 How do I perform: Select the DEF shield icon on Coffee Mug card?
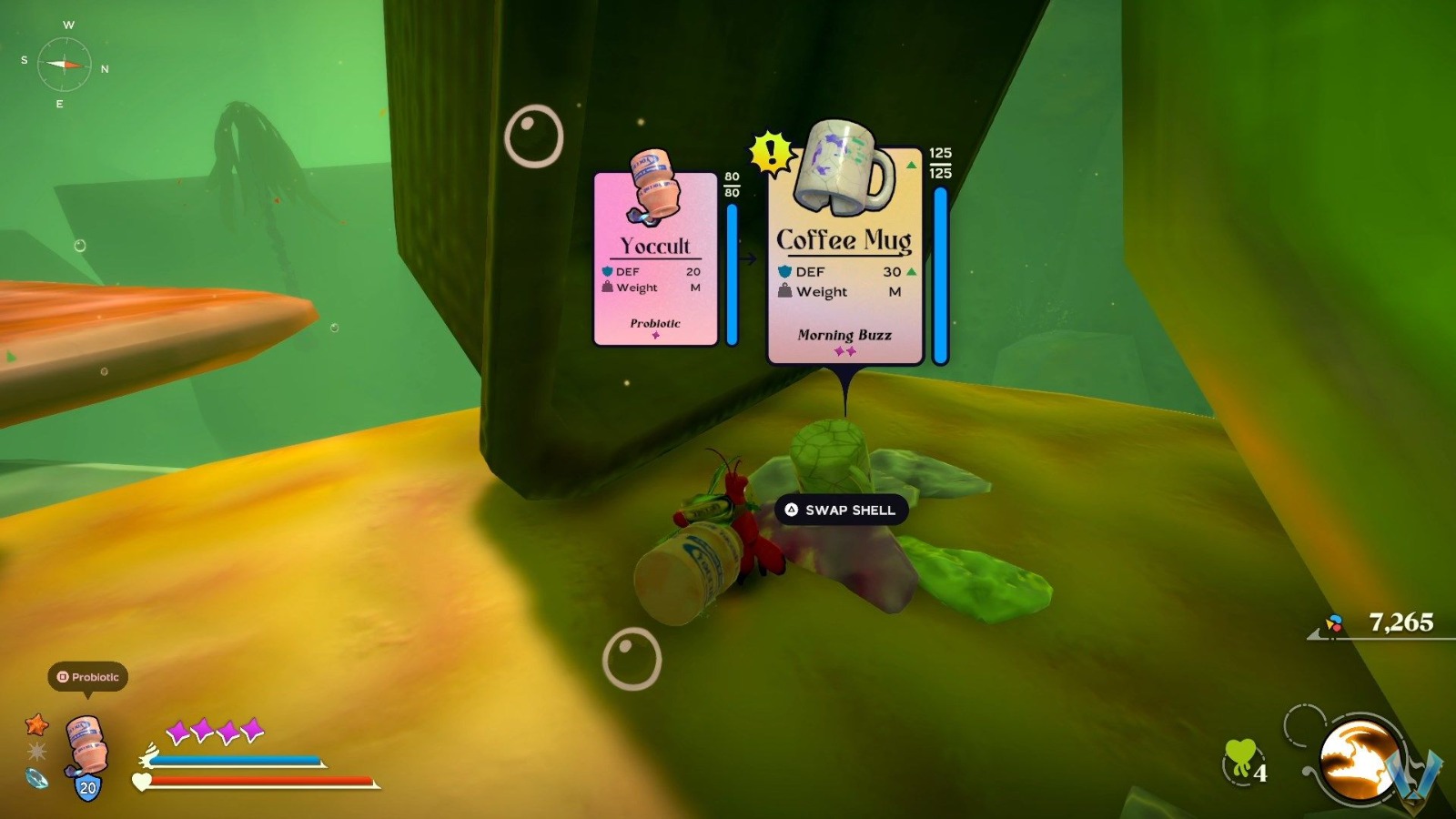pos(784,271)
